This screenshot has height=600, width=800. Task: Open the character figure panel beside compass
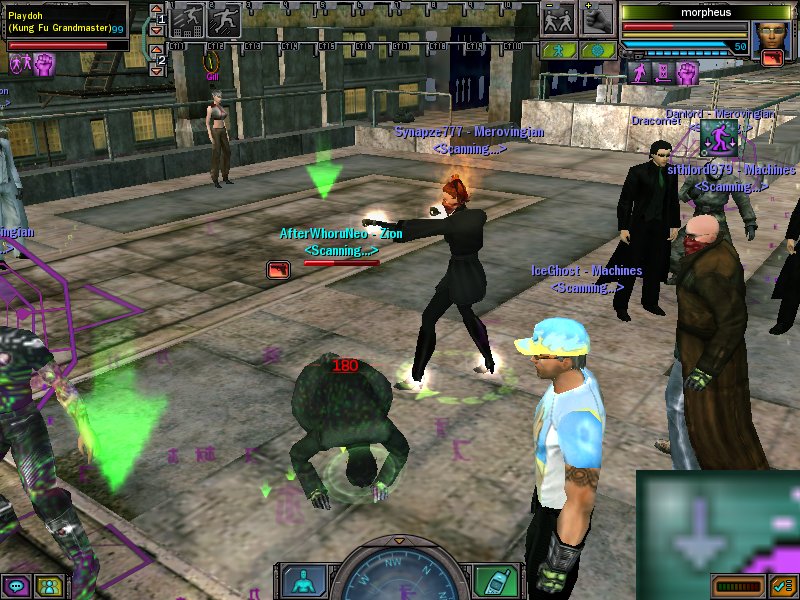304,581
